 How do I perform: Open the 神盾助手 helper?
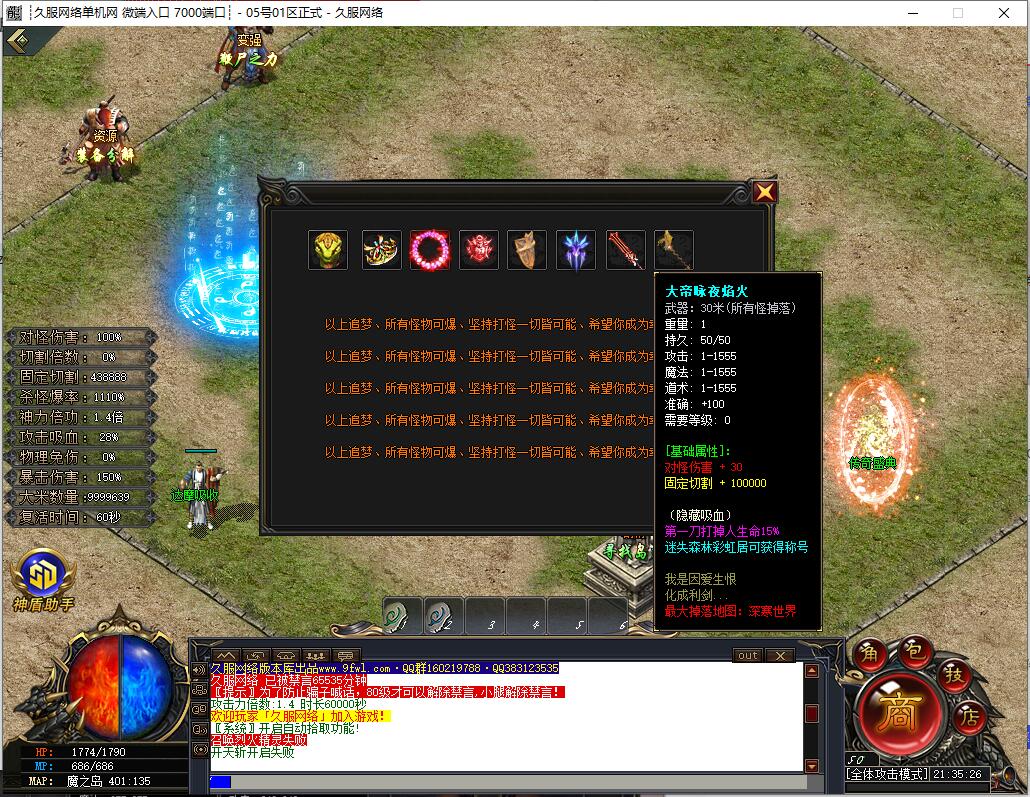point(42,580)
